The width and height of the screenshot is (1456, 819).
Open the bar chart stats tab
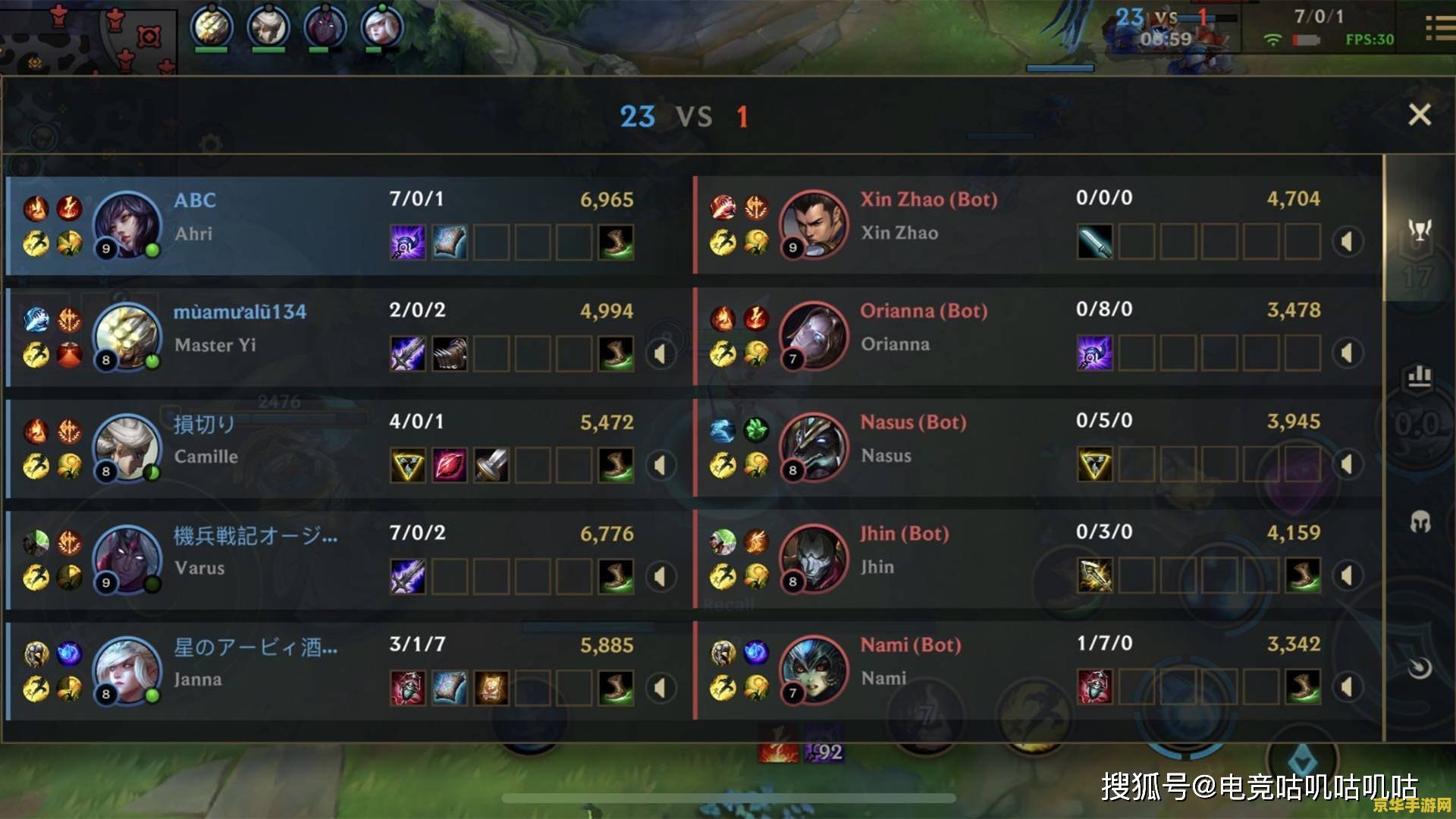[1419, 376]
